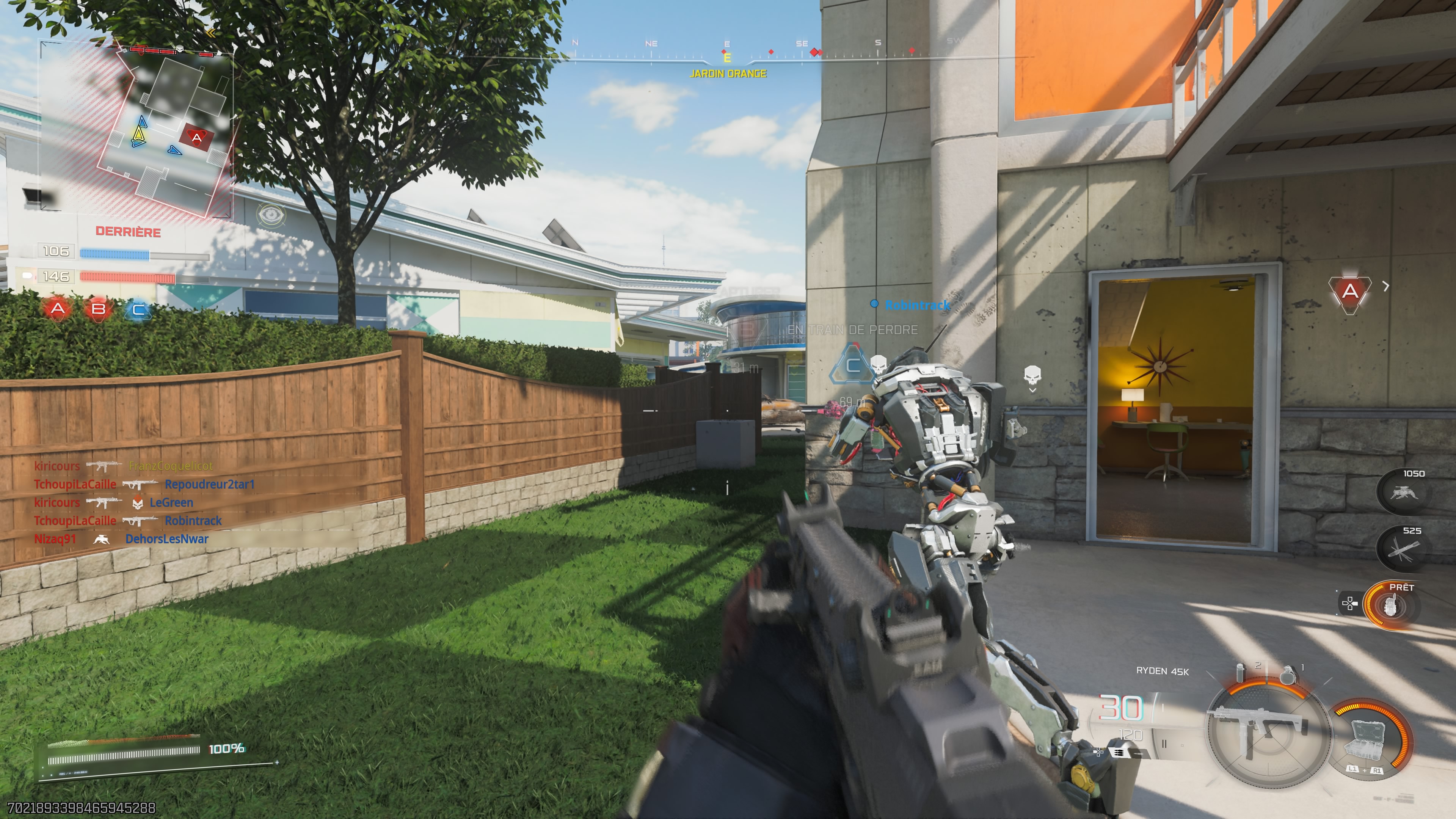Click the Robintrack teammate name tag
This screenshot has width=1456, height=819.
click(917, 305)
